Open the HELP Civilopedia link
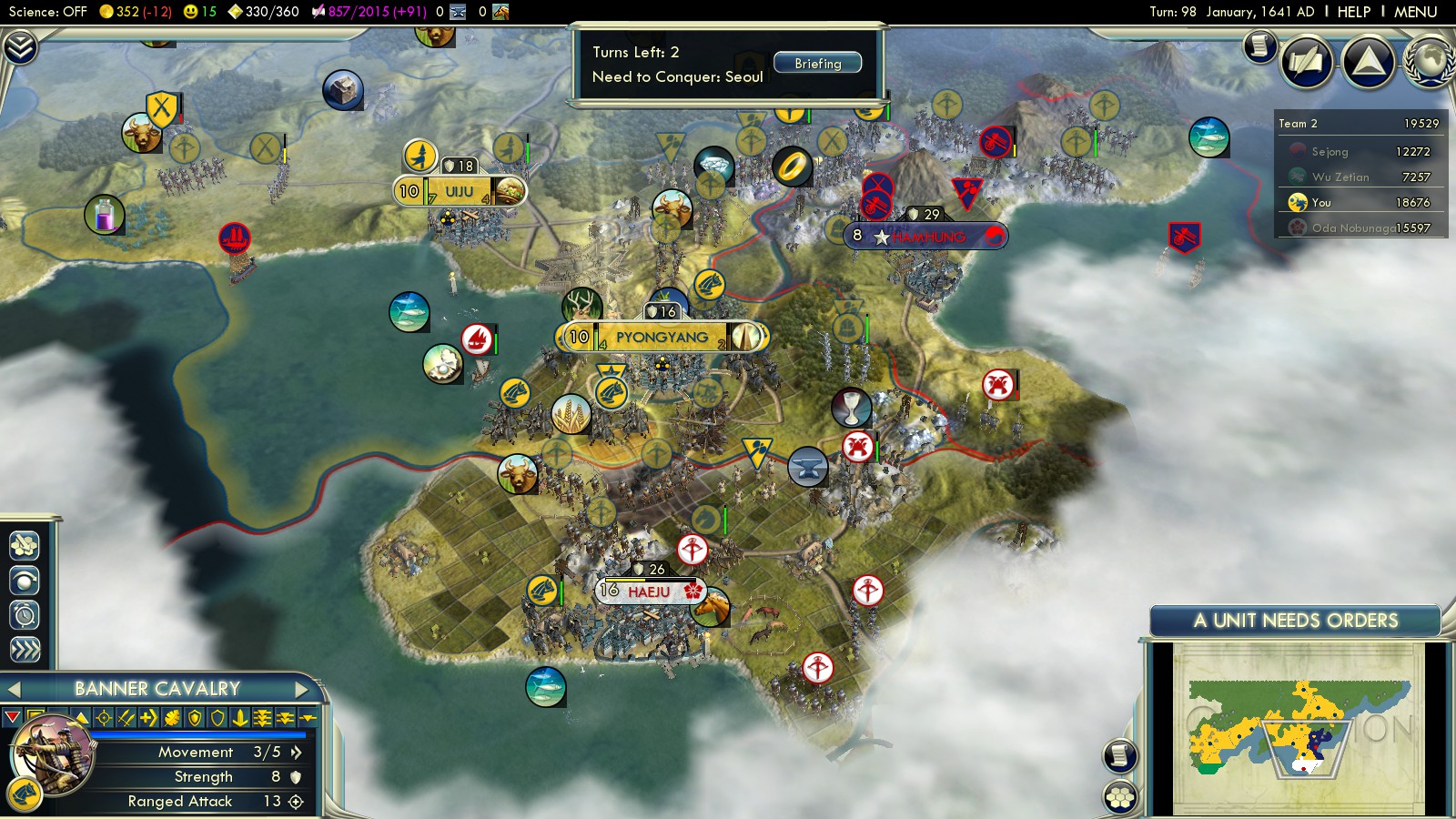The height and width of the screenshot is (819, 1456). pyautogui.click(x=1353, y=12)
